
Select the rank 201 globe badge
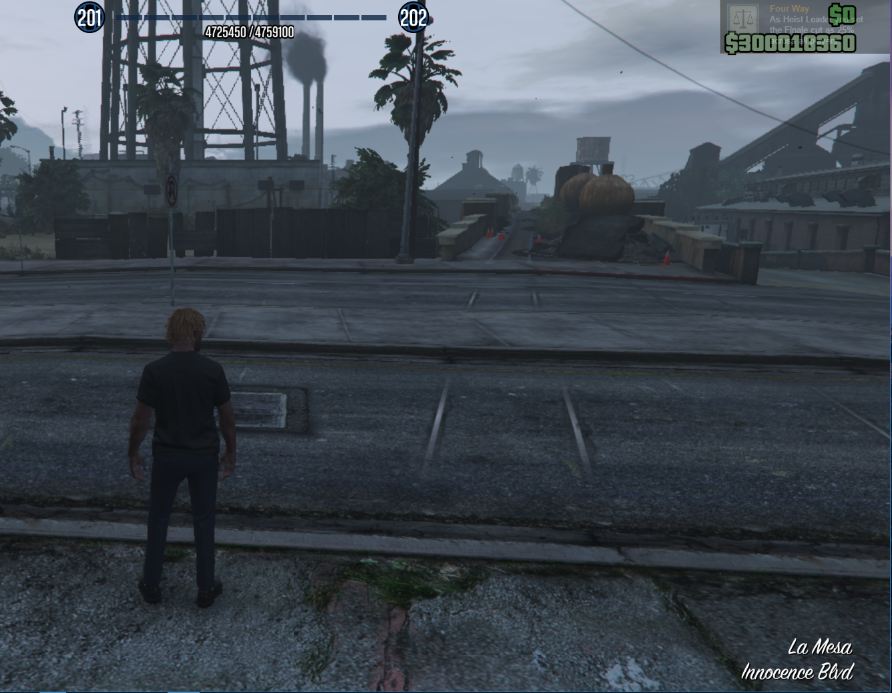[x=90, y=17]
